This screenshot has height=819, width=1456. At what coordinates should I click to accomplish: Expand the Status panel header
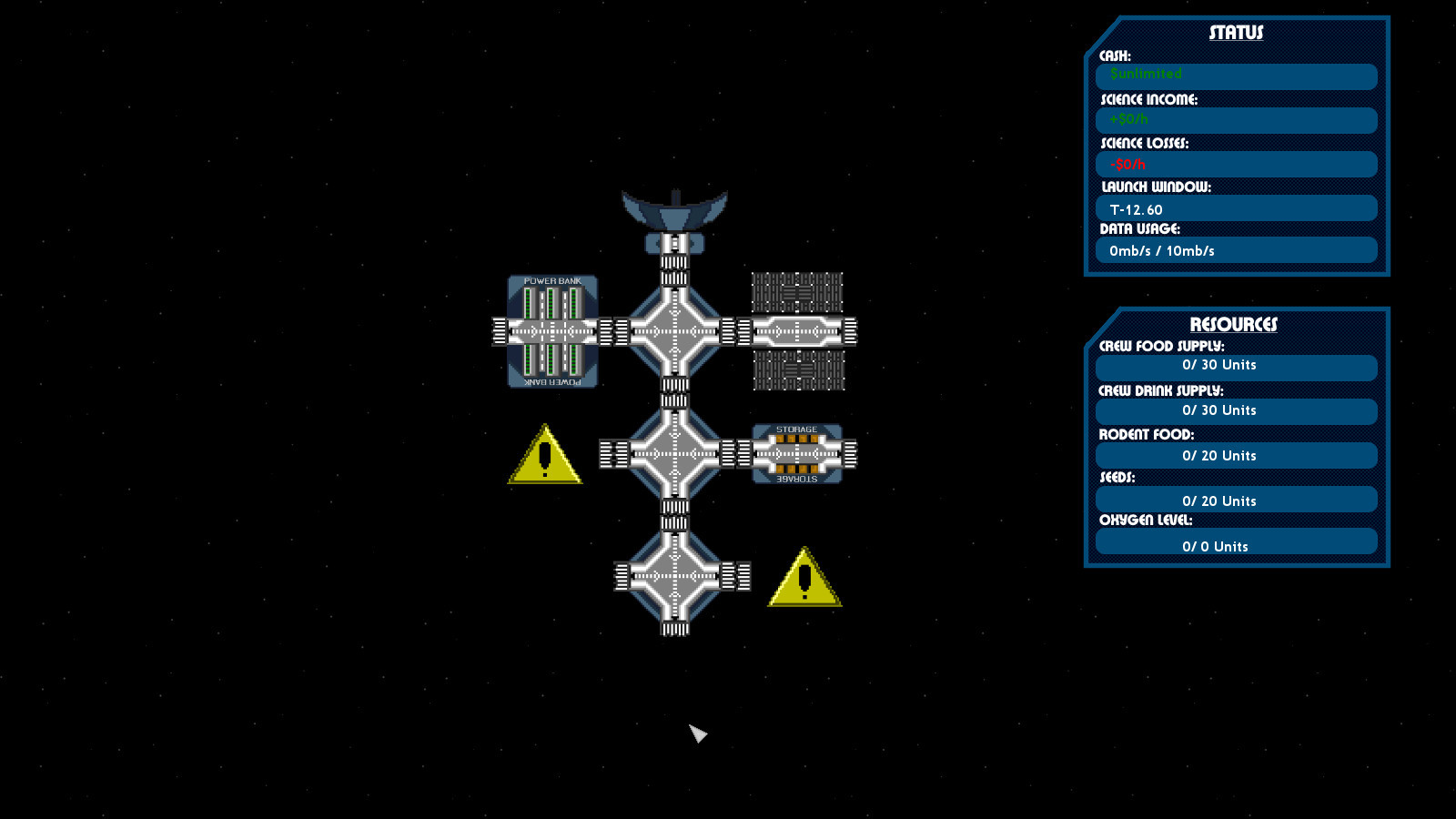coord(1236,31)
